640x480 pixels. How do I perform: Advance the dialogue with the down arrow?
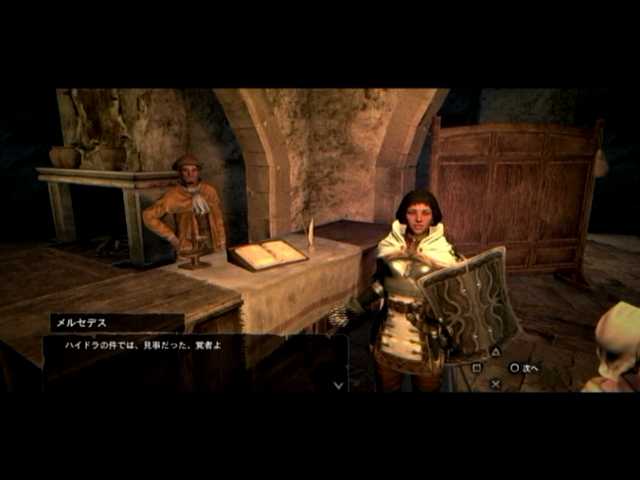[339, 384]
